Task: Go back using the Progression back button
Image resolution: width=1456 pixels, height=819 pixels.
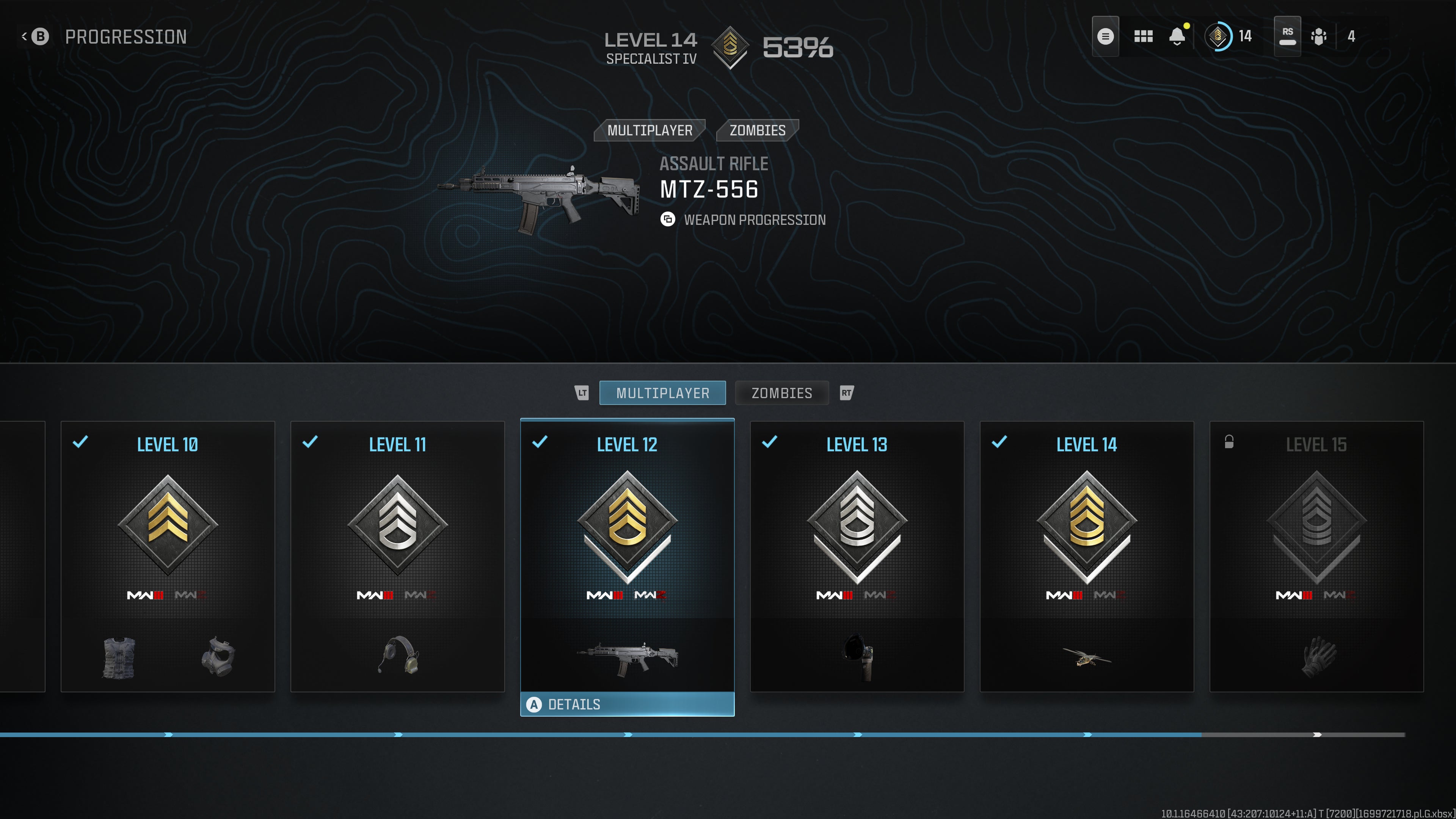Action: [38, 36]
